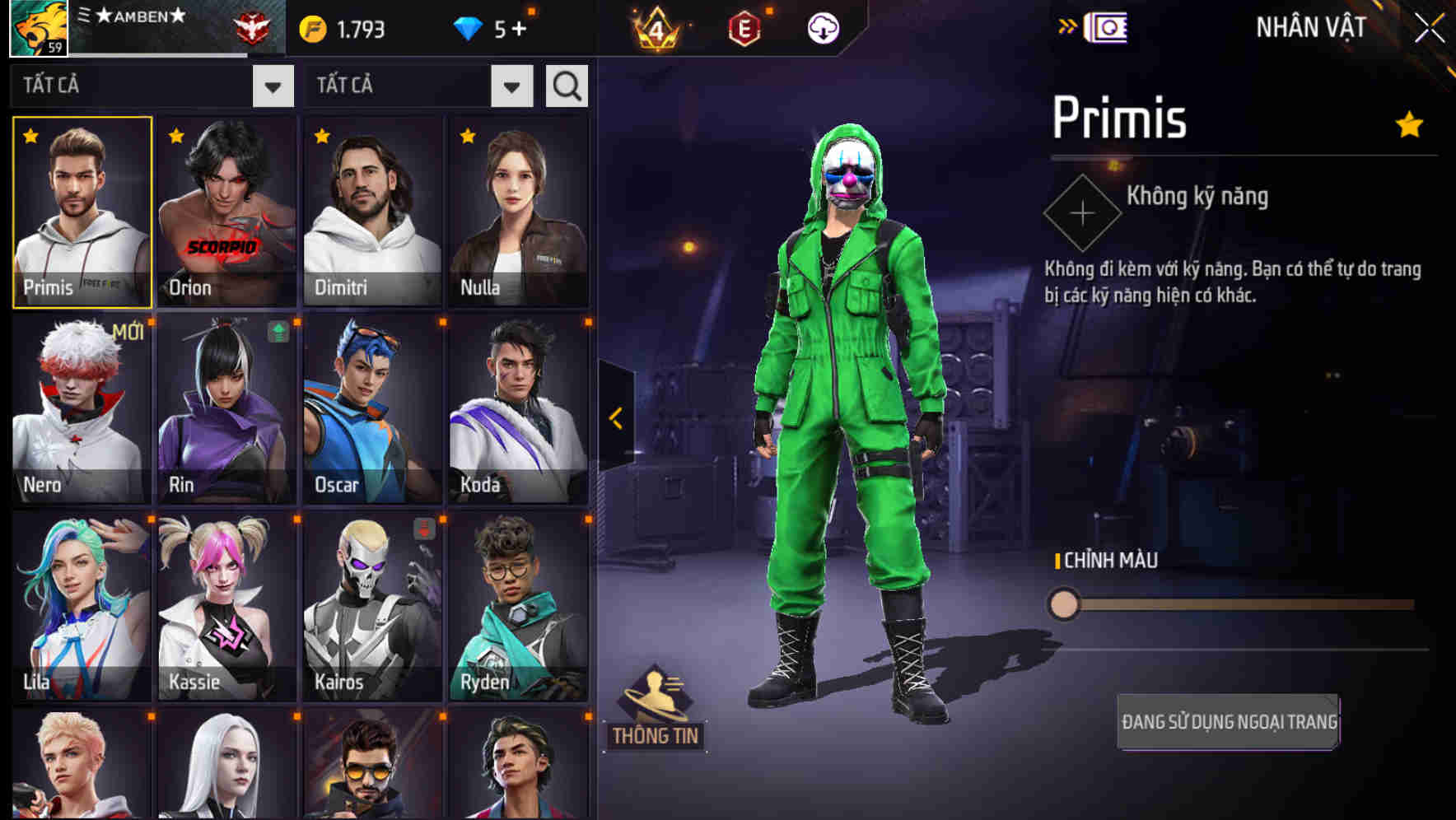Click the search magnifier icon
Viewport: 1456px width, 820px height.
tap(566, 85)
